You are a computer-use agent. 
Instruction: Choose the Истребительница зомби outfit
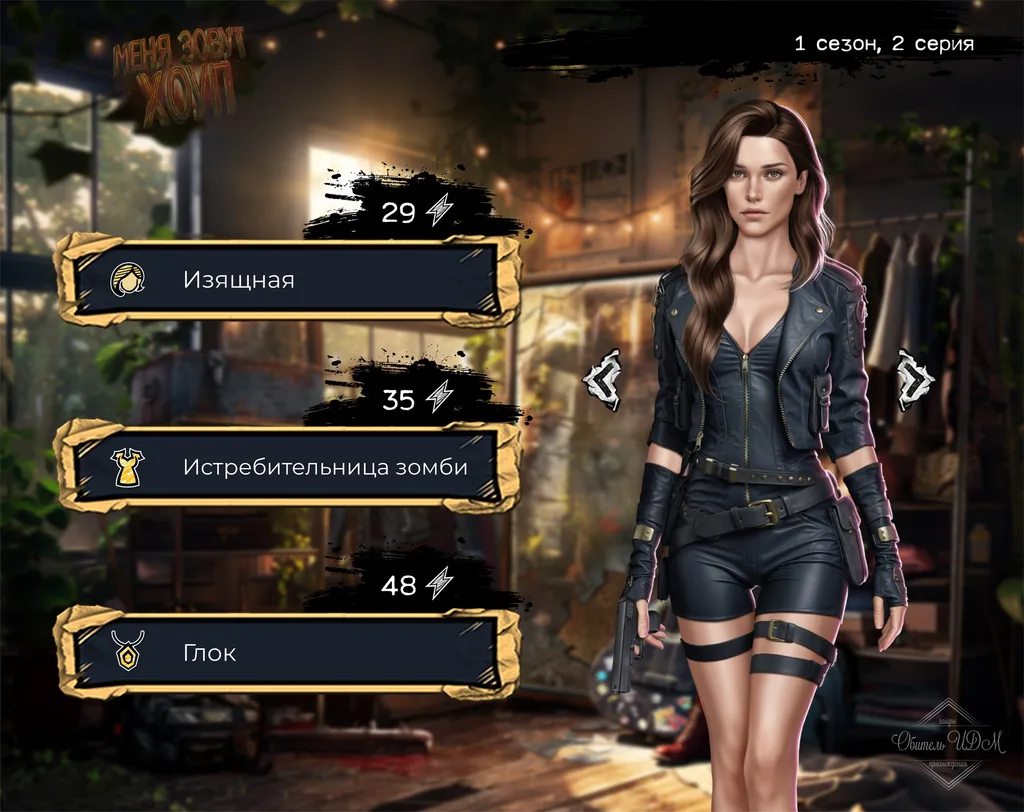pyautogui.click(x=288, y=466)
